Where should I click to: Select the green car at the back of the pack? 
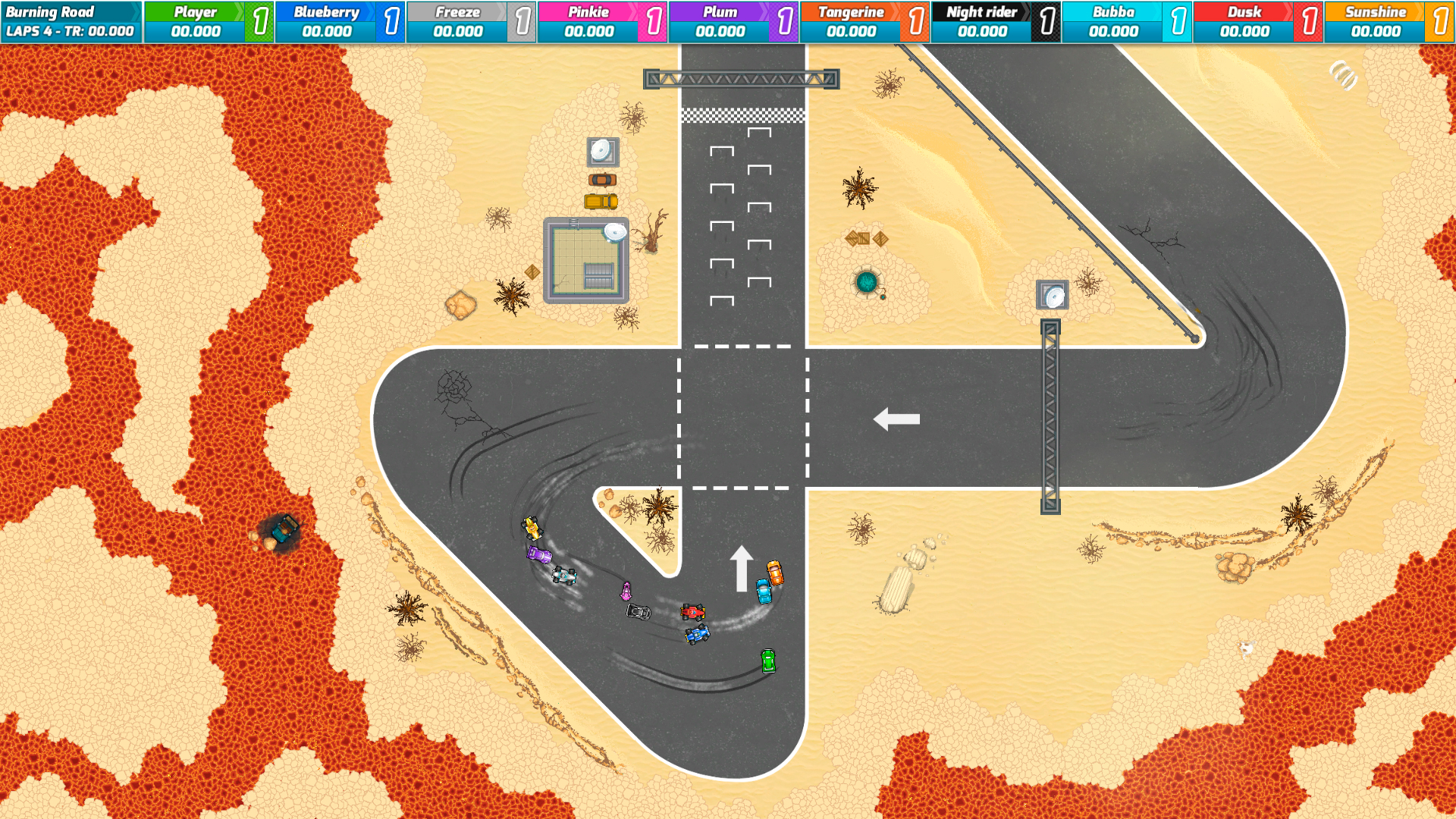tap(768, 662)
